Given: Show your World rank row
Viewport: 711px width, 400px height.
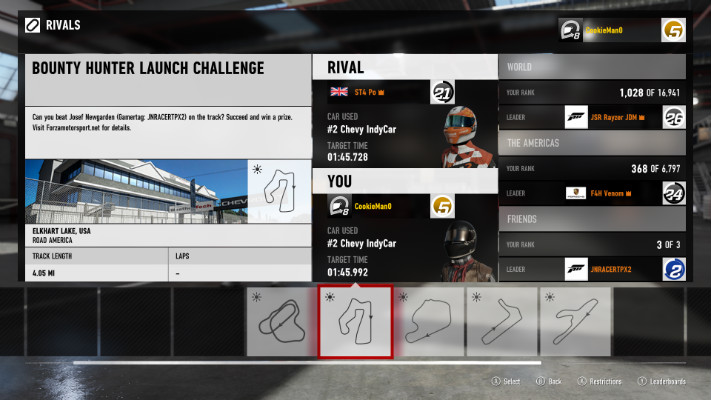Looking at the screenshot, I should point(591,91).
